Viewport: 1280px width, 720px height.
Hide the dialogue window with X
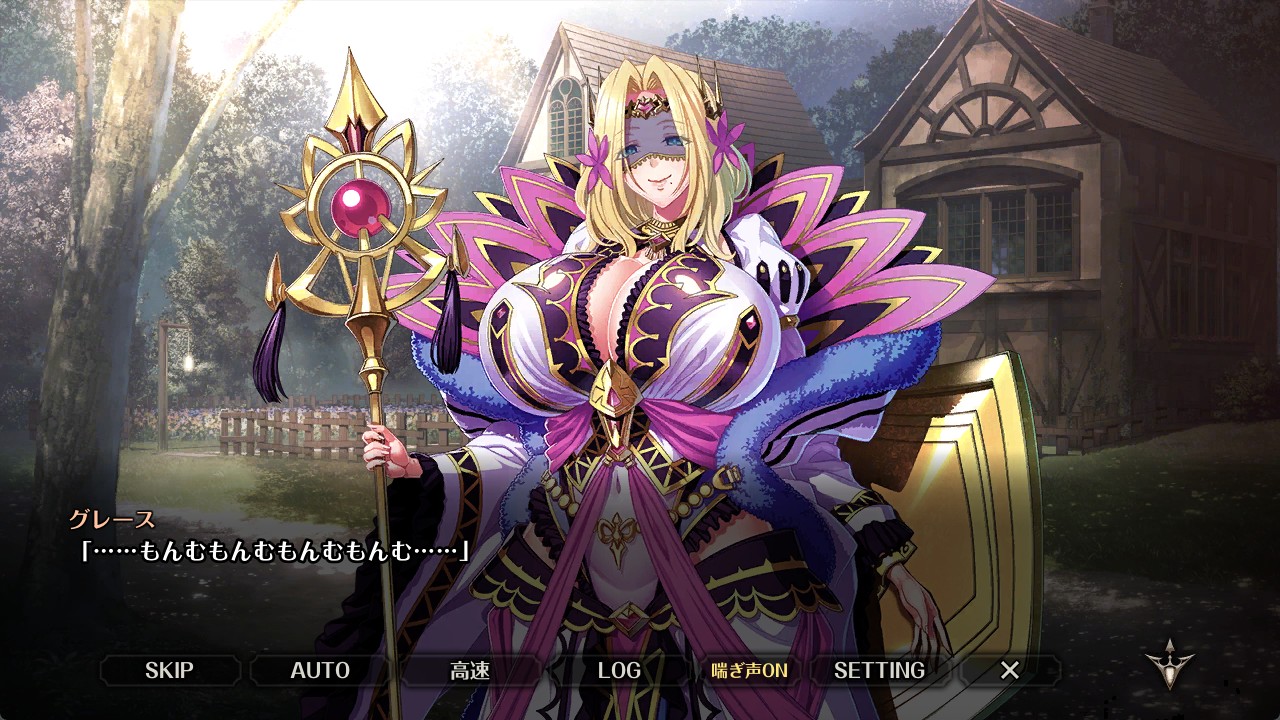click(1010, 670)
